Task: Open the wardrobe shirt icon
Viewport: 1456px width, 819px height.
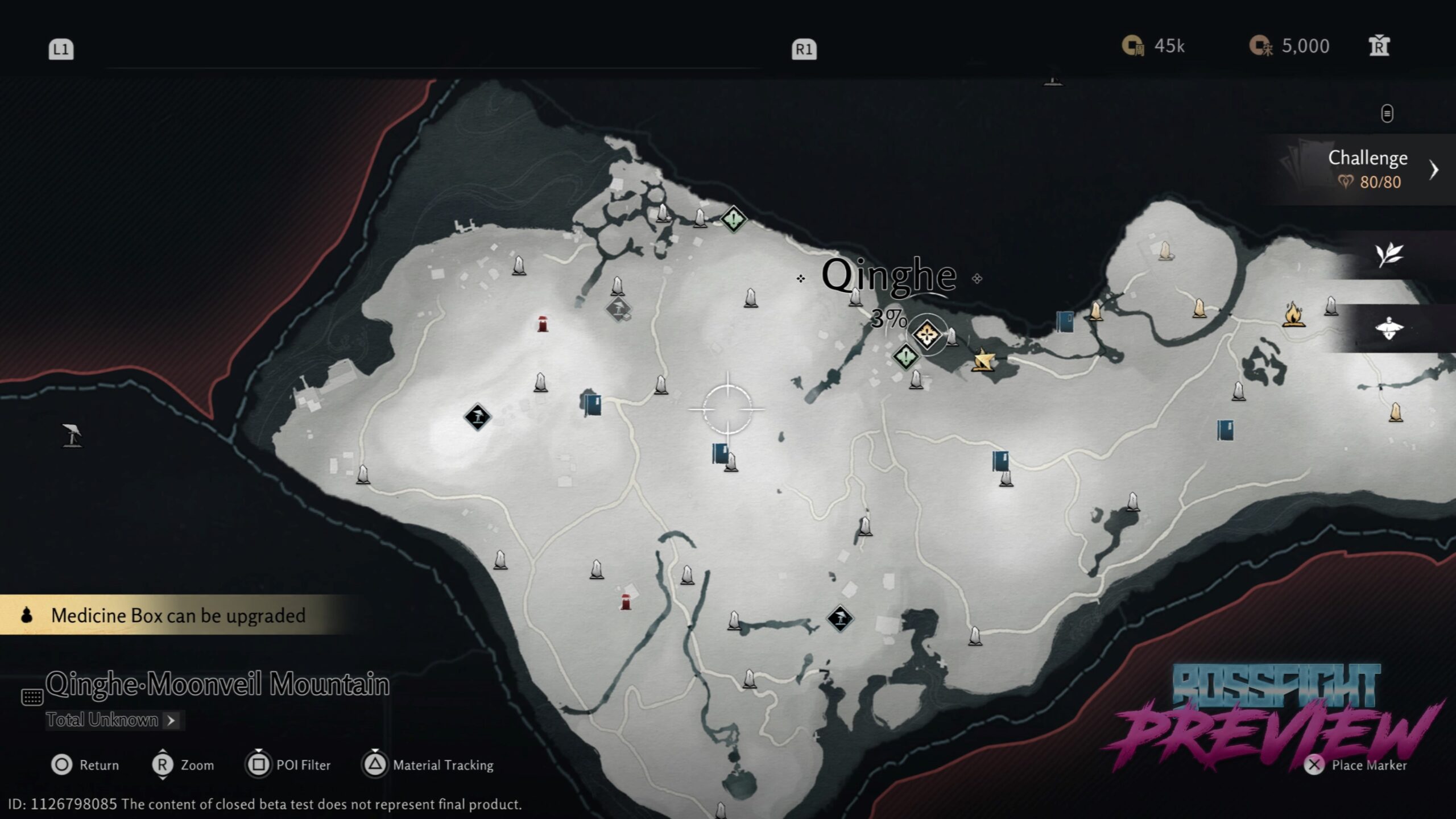Action: (x=1379, y=46)
